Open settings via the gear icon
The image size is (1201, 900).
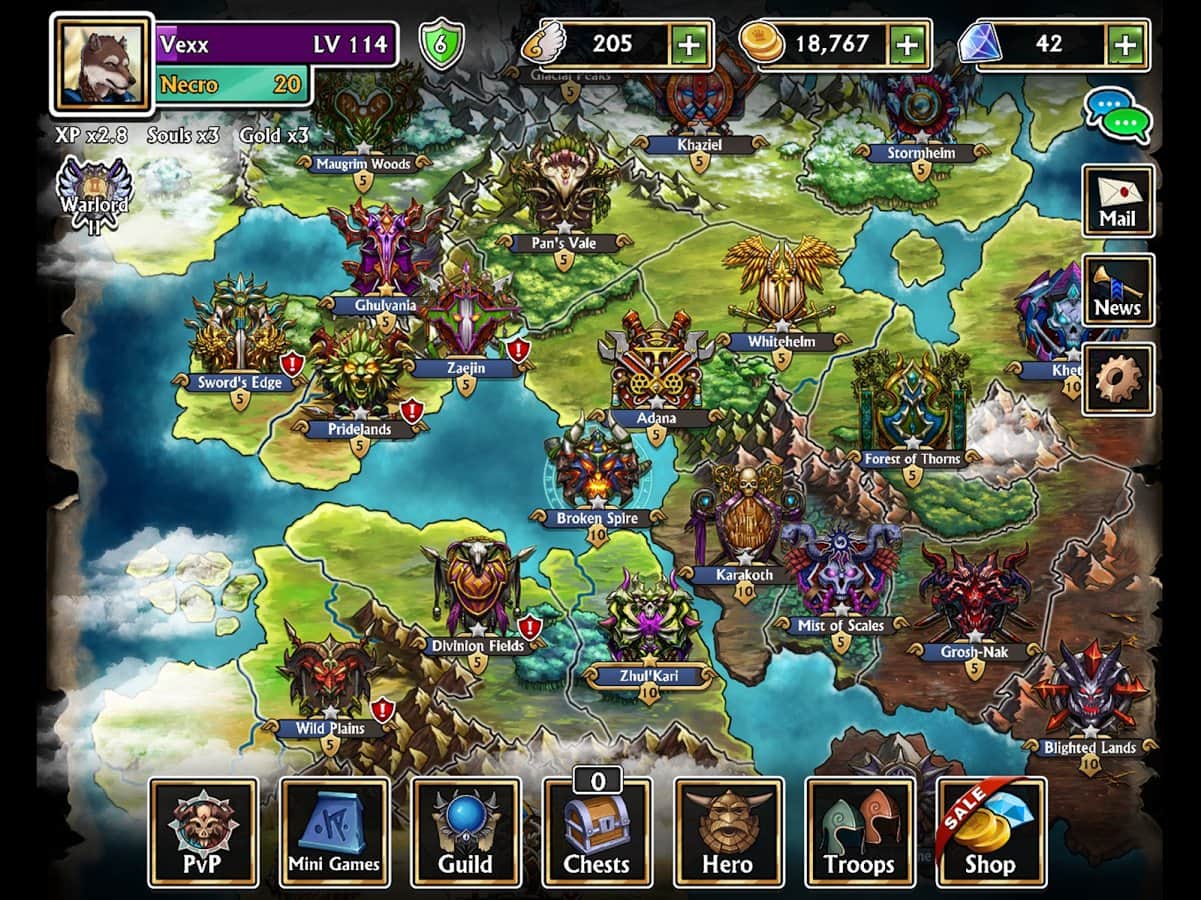pyautogui.click(x=1118, y=379)
